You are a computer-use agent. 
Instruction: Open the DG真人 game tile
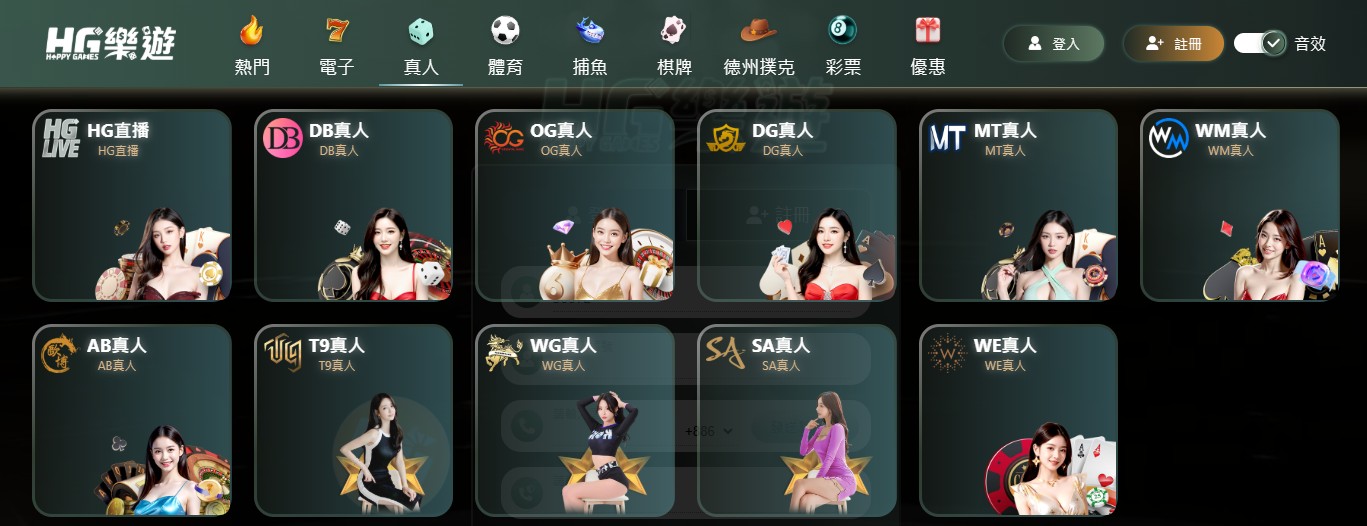[x=797, y=205]
